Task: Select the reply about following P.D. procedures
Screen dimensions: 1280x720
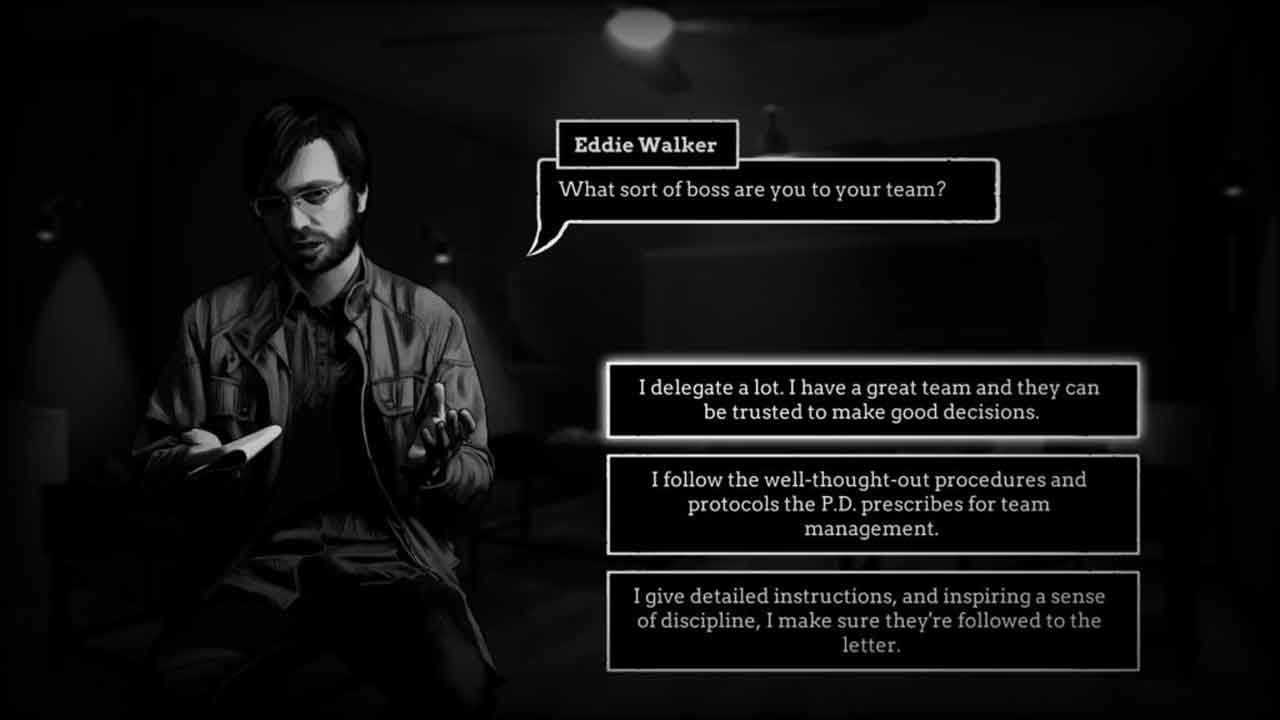Action: click(x=872, y=504)
